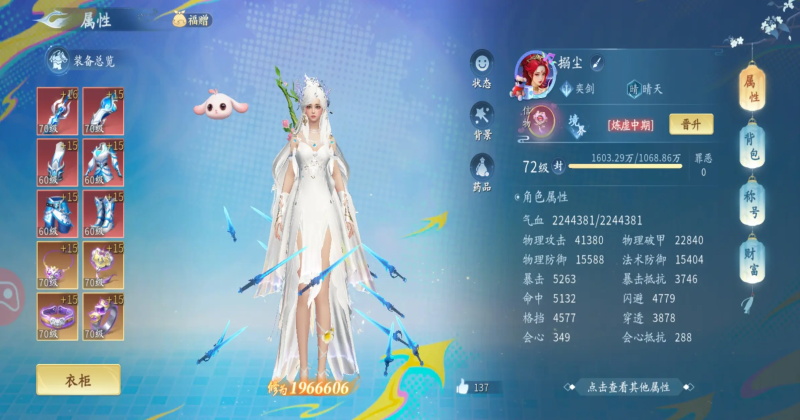Open the 药品 medicine icon
Image resolution: width=800 pixels, height=420 pixels.
tap(482, 170)
